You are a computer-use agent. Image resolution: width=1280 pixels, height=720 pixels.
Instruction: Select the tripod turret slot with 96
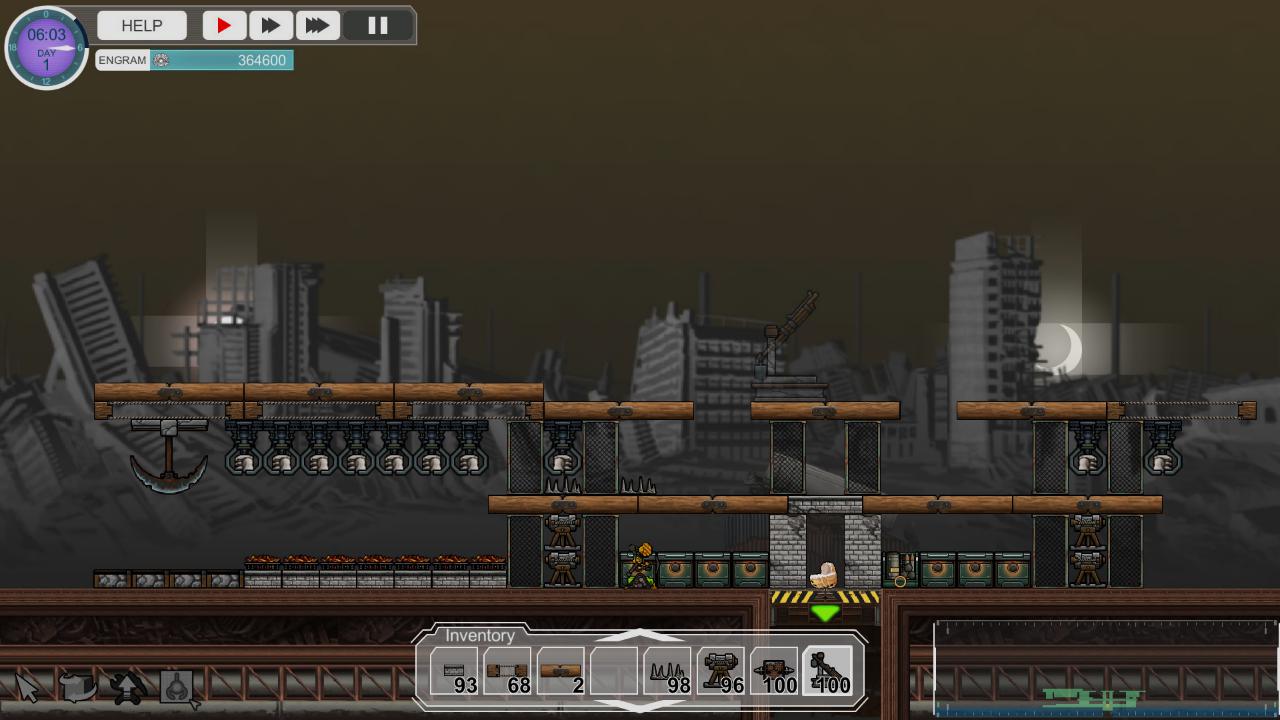[722, 671]
